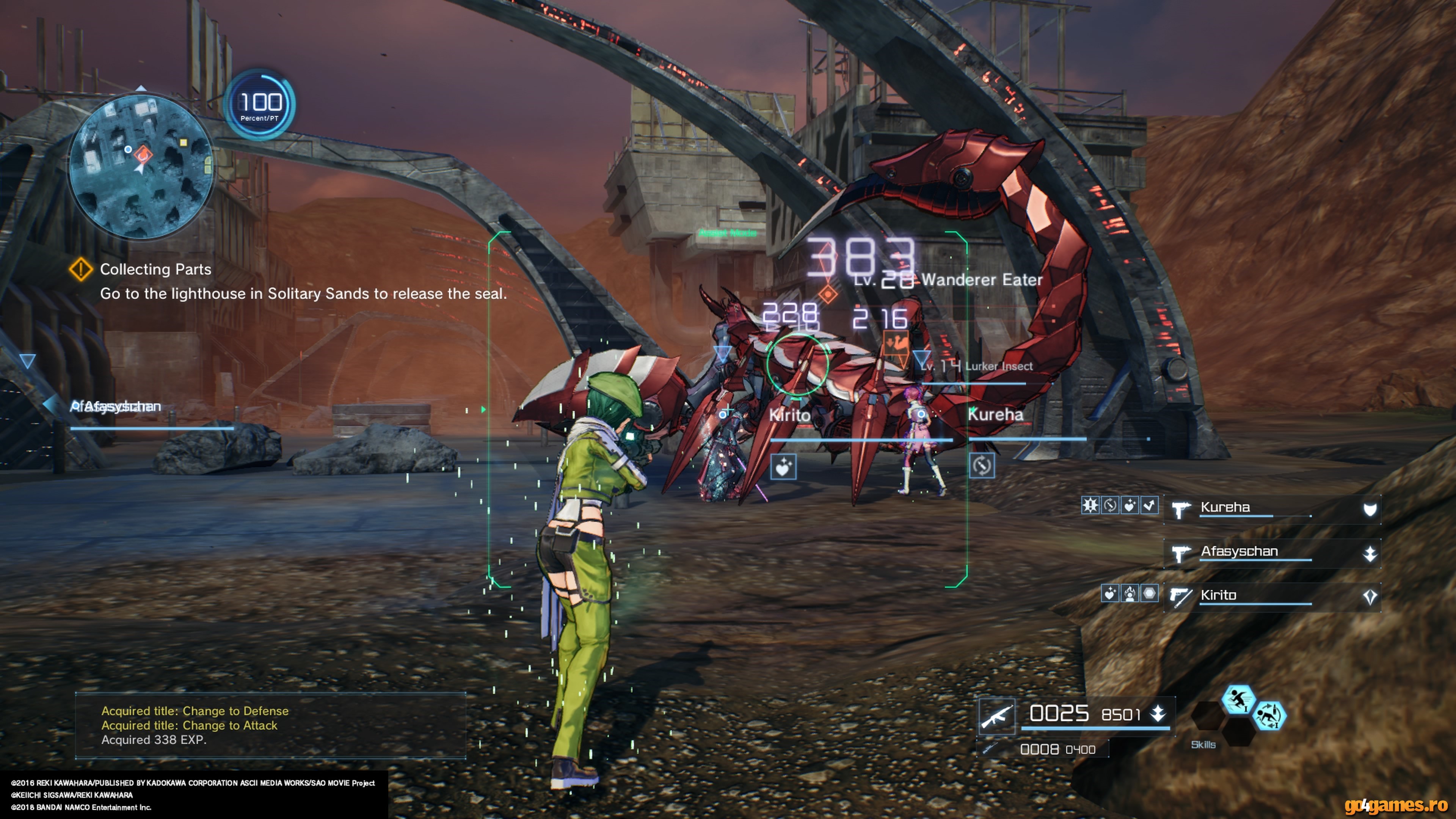
Task: Activate the ammo reload roll skill
Action: (1269, 715)
